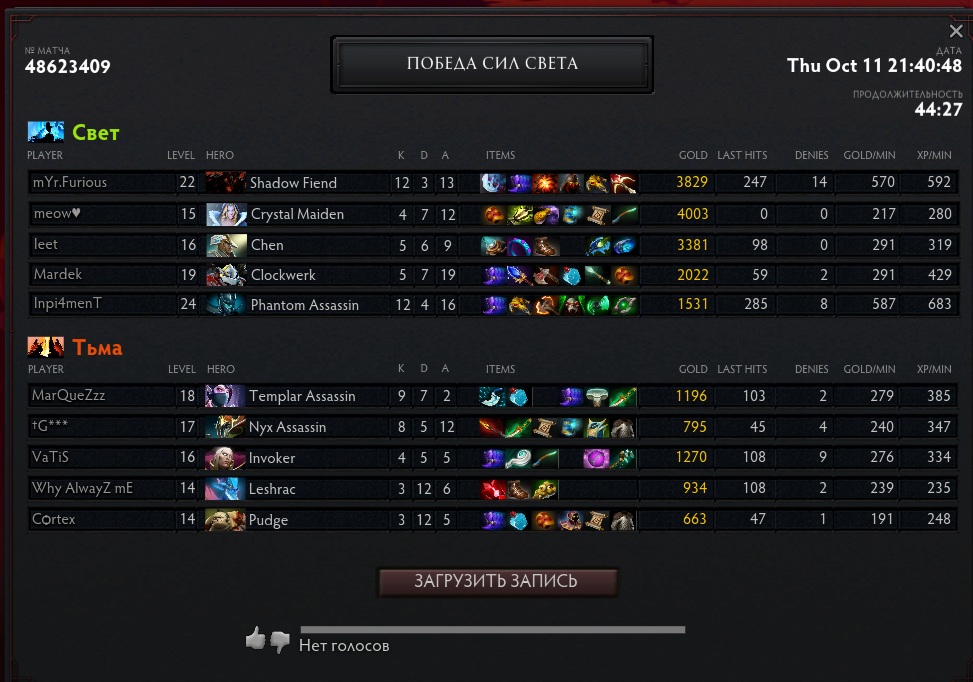This screenshot has height=682, width=973.
Task: Choose player Why AlwayZ mE
Action: click(82, 489)
